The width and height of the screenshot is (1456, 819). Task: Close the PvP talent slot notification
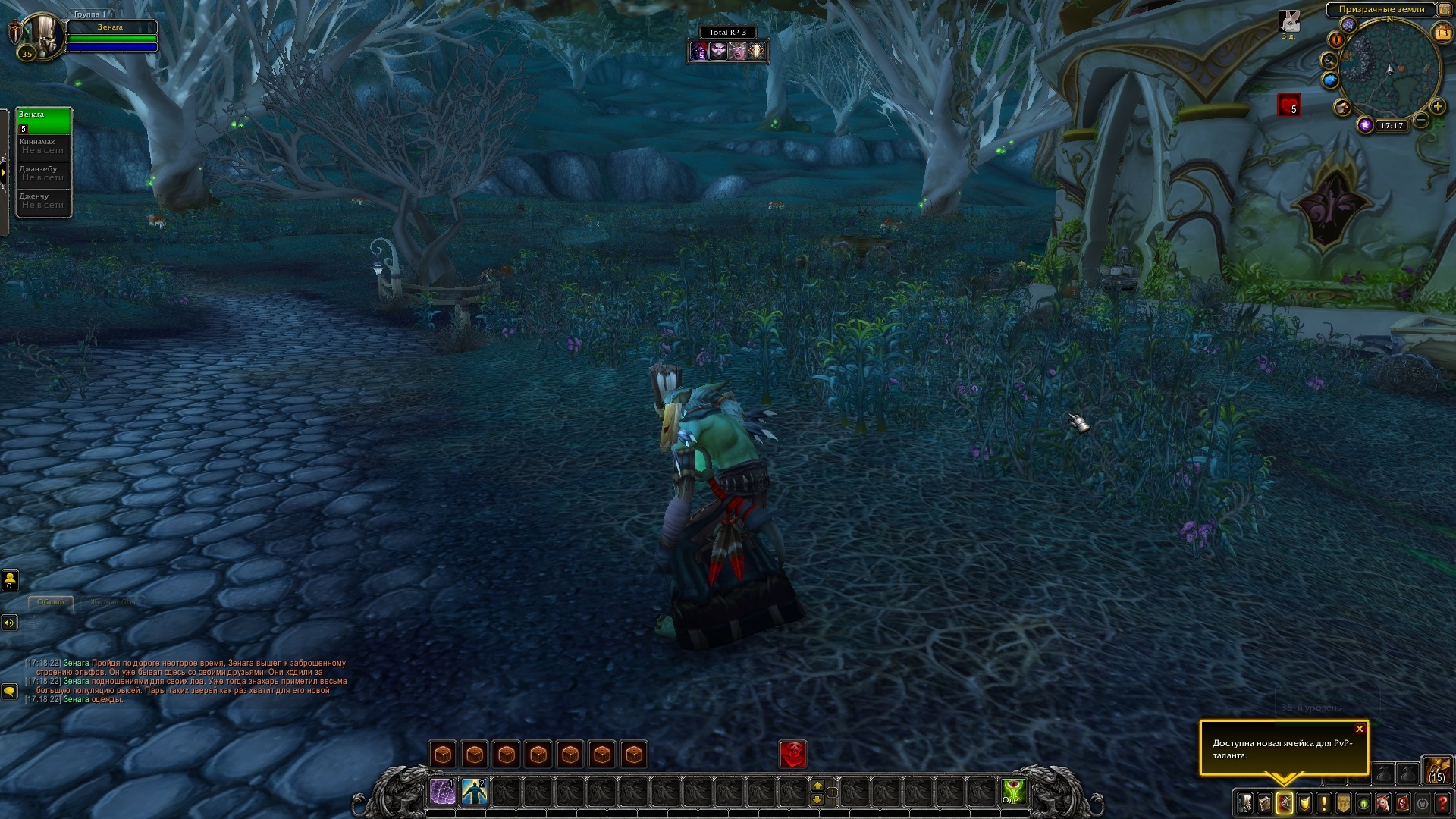tap(1360, 730)
